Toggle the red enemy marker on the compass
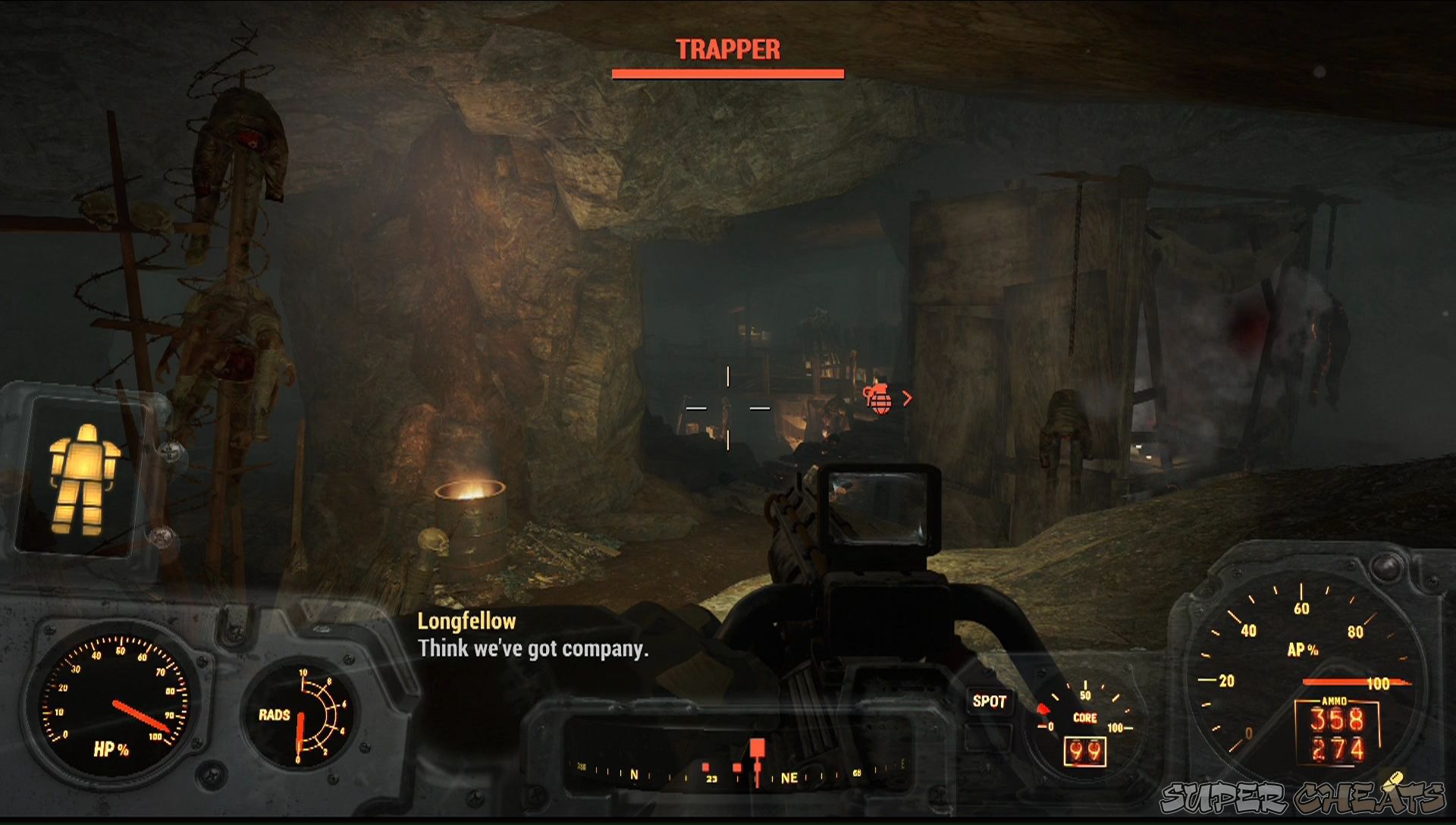The height and width of the screenshot is (825, 1456). [758, 748]
